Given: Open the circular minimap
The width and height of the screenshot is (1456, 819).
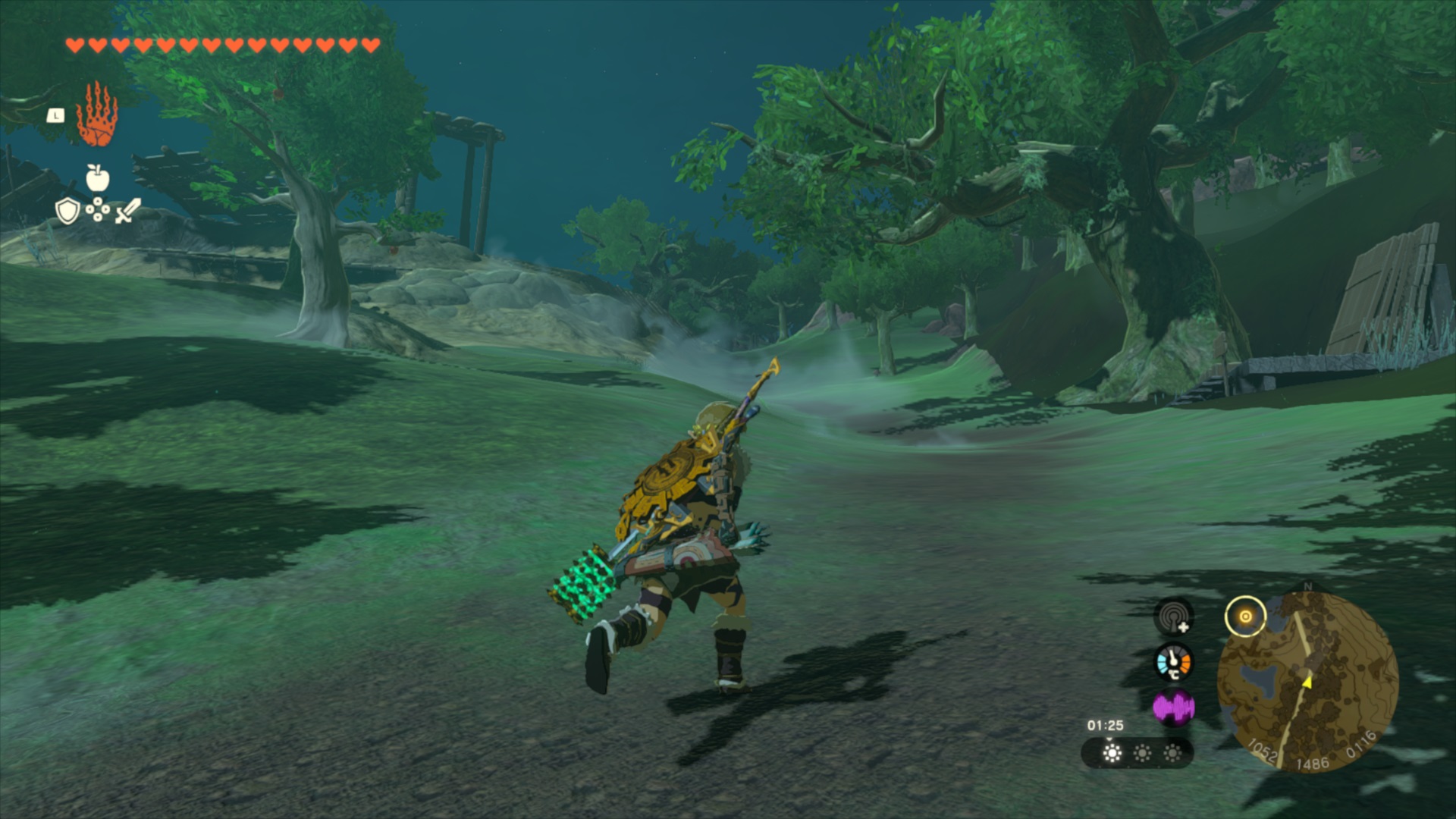Looking at the screenshot, I should click(x=1307, y=681).
